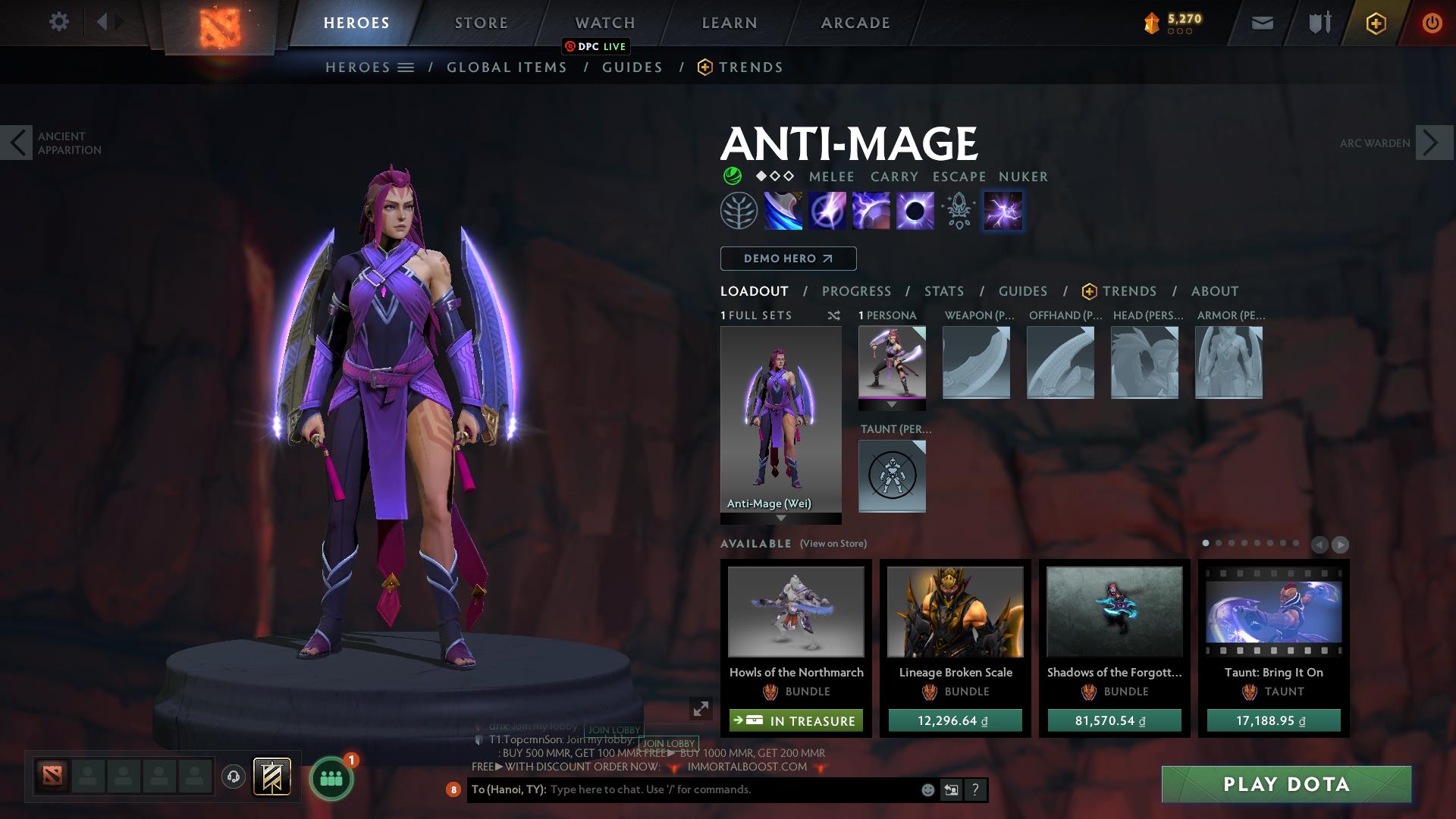Expand the Anti-Mage (Wei) set details arrow
The height and width of the screenshot is (819, 1456).
tap(780, 519)
